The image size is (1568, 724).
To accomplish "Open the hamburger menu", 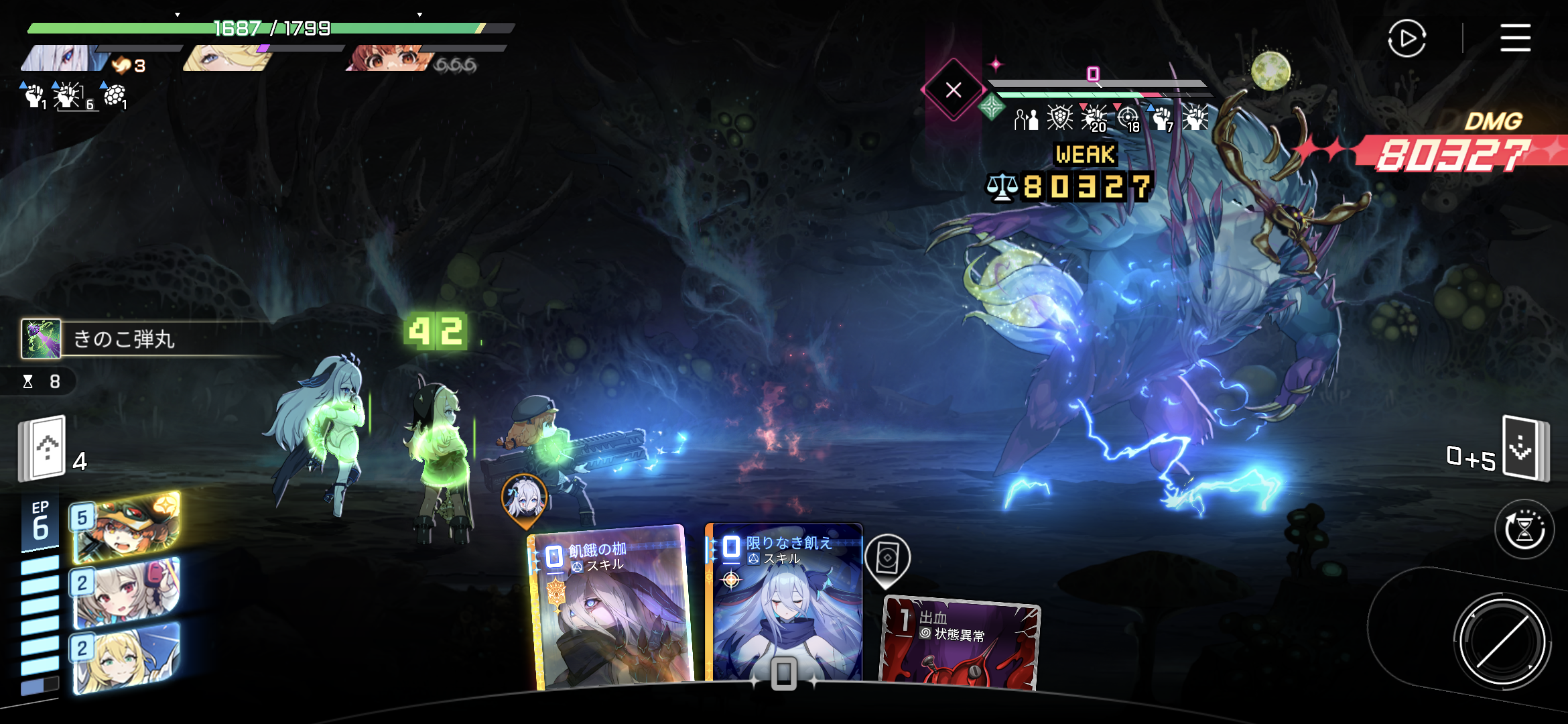I will click(1515, 38).
